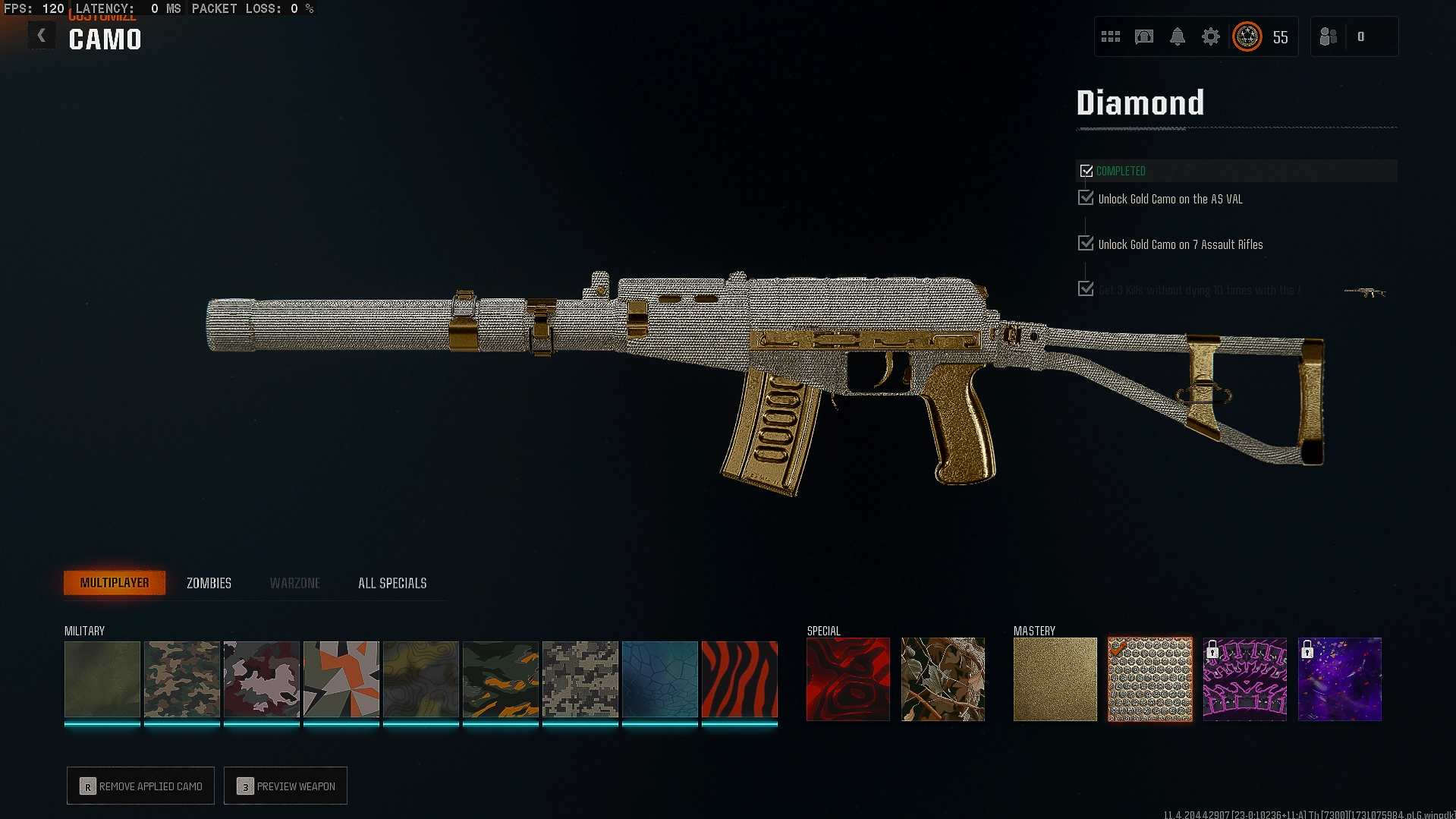Select the blue scales military camo

pos(659,679)
